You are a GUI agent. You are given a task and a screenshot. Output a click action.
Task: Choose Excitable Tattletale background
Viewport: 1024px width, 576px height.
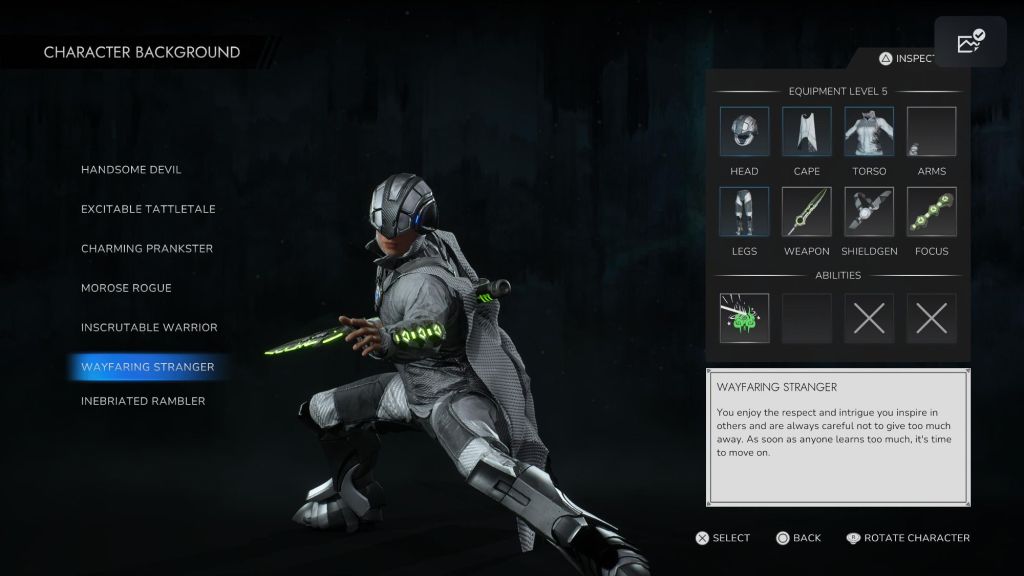(x=148, y=209)
